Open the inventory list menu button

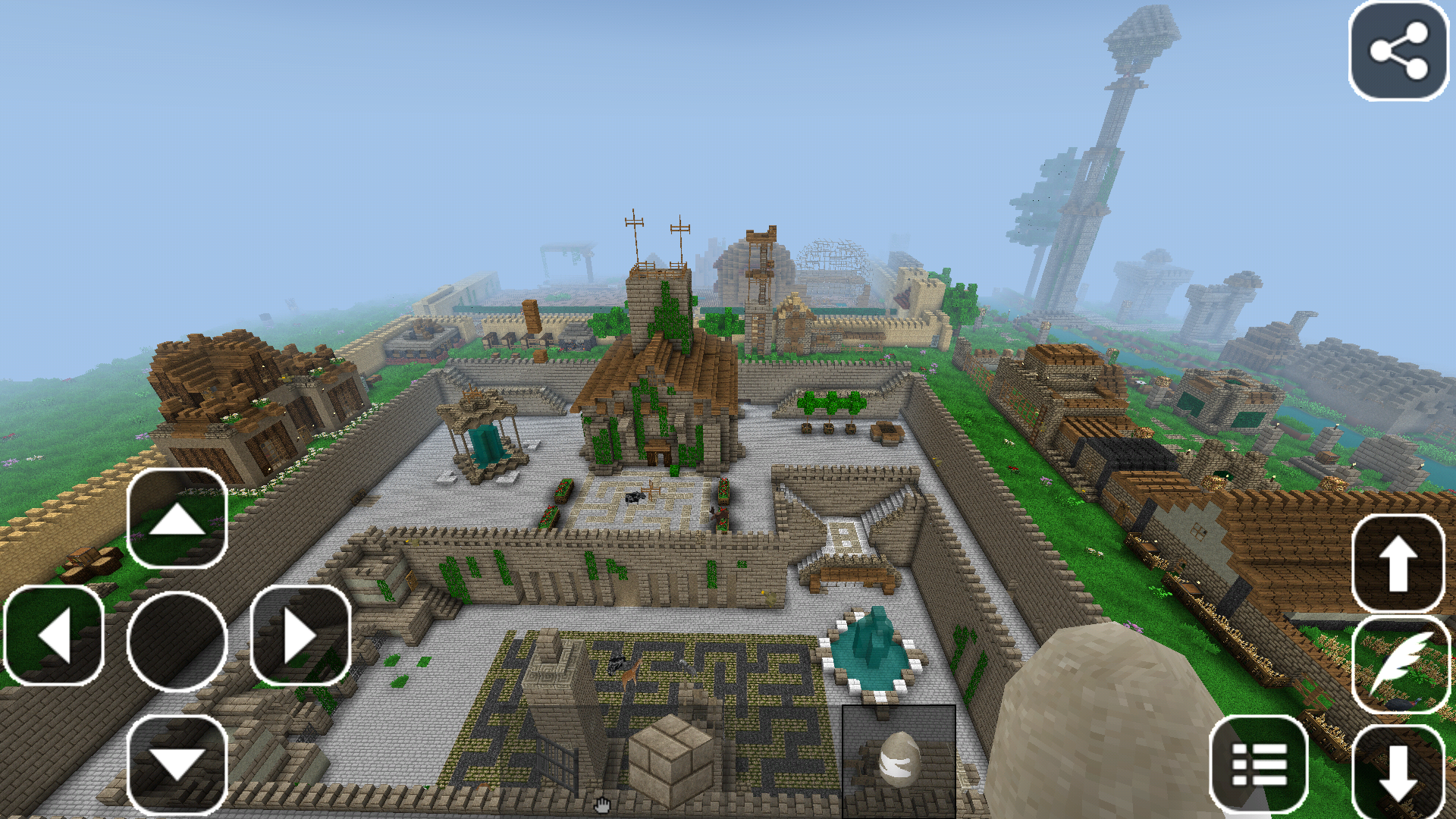coord(1259,764)
